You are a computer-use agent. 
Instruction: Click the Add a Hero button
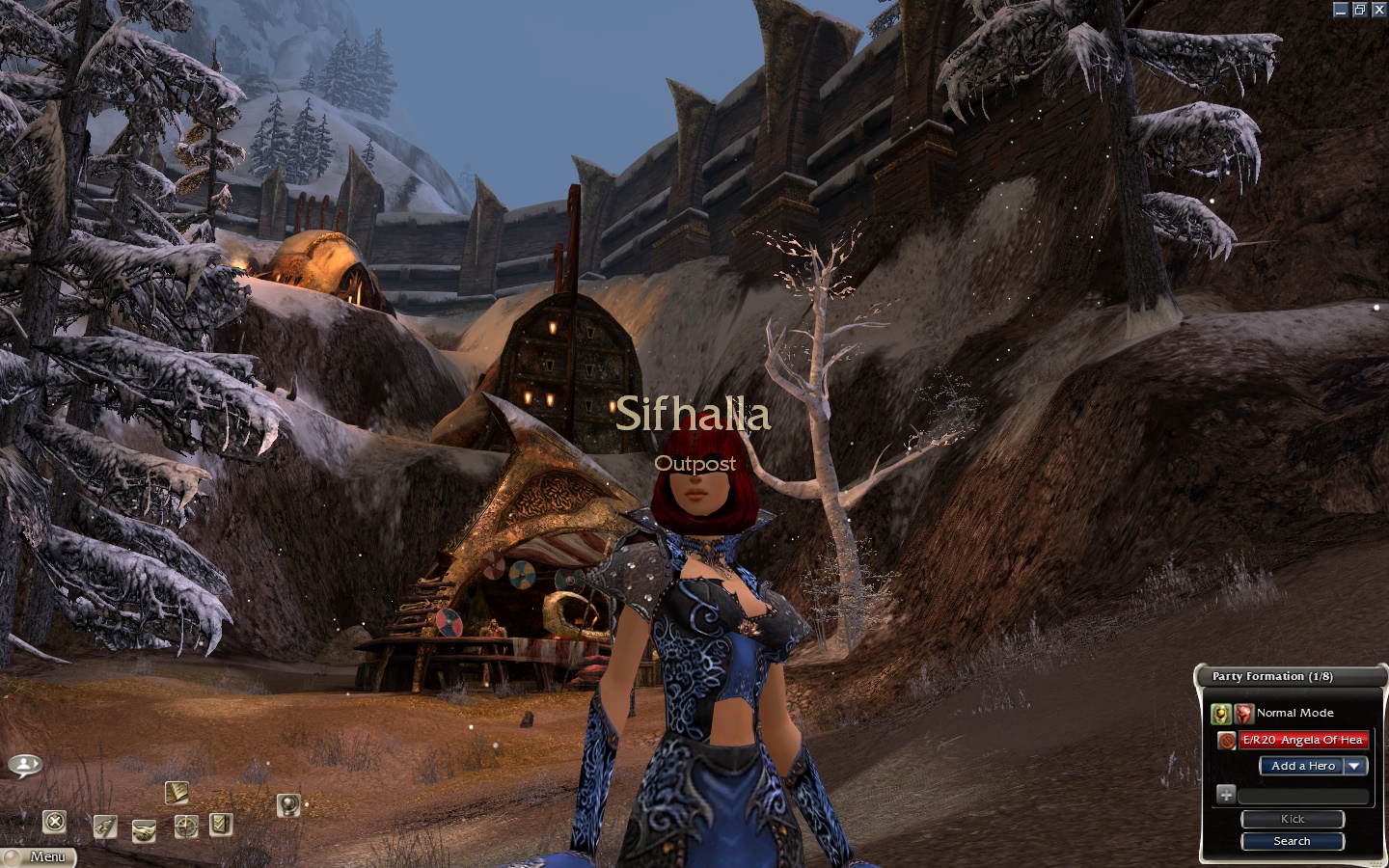click(1302, 766)
